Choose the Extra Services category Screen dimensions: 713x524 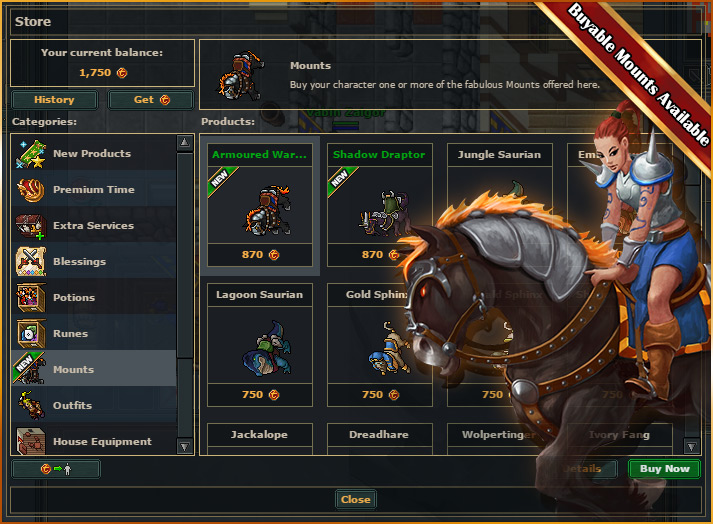[x=93, y=226]
